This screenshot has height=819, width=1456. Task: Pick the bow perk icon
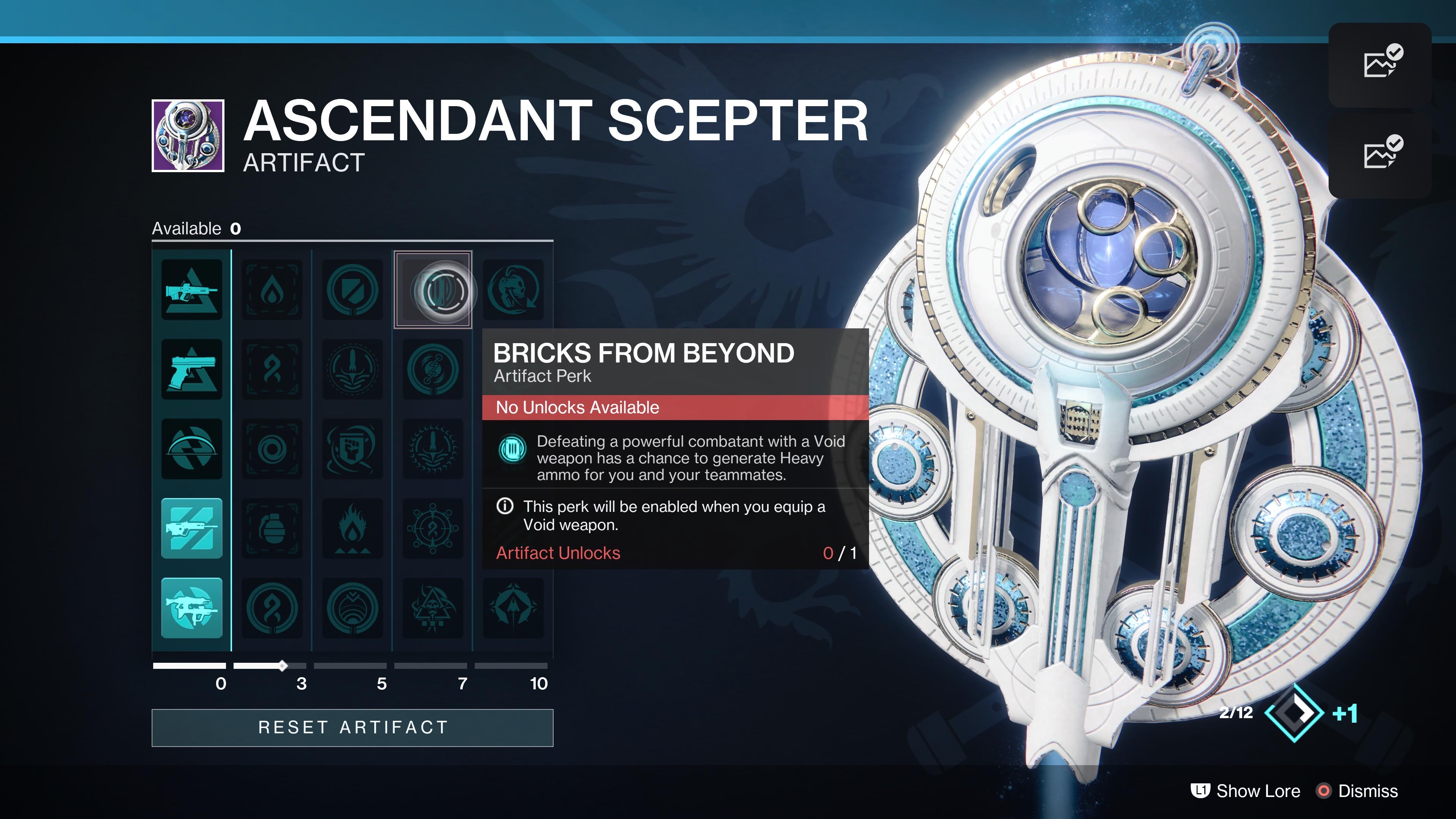191,449
